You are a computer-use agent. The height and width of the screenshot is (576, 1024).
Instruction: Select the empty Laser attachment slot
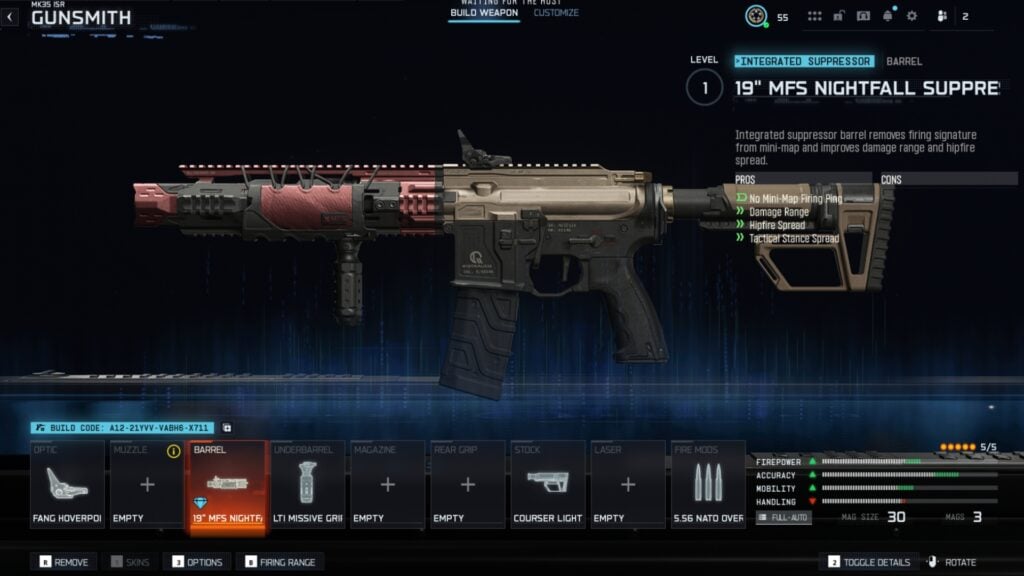point(627,485)
